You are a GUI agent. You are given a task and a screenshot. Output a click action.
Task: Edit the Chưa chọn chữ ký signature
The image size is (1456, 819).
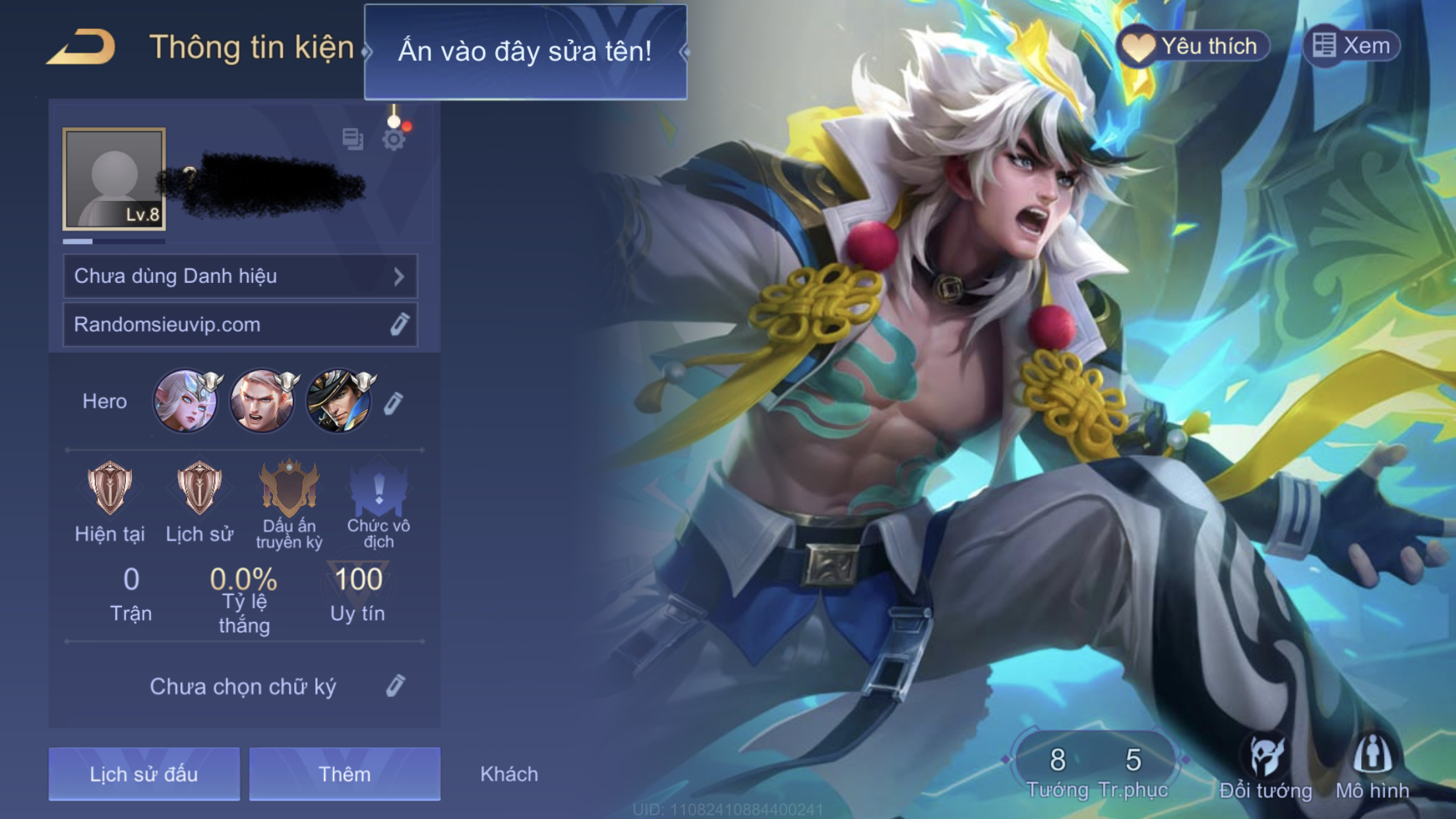tap(395, 686)
